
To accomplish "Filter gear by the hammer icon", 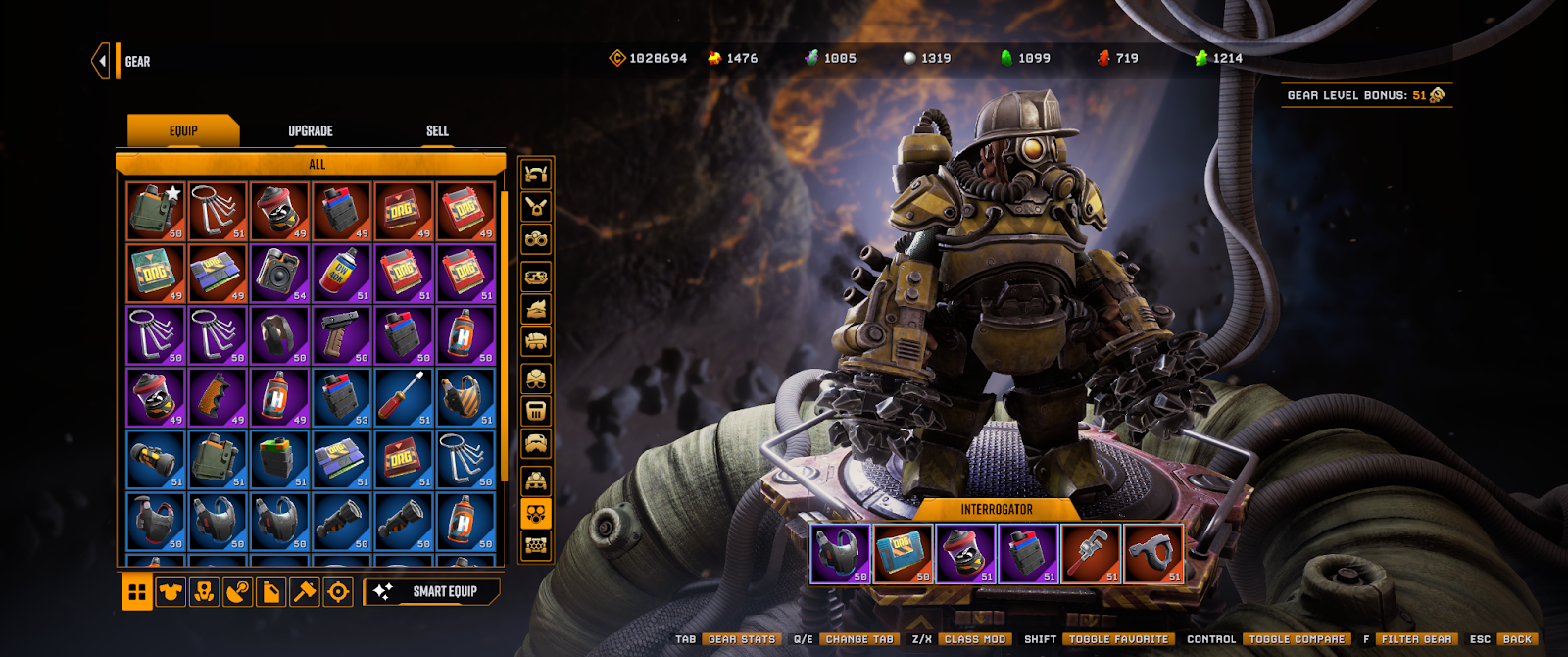I will [x=305, y=592].
